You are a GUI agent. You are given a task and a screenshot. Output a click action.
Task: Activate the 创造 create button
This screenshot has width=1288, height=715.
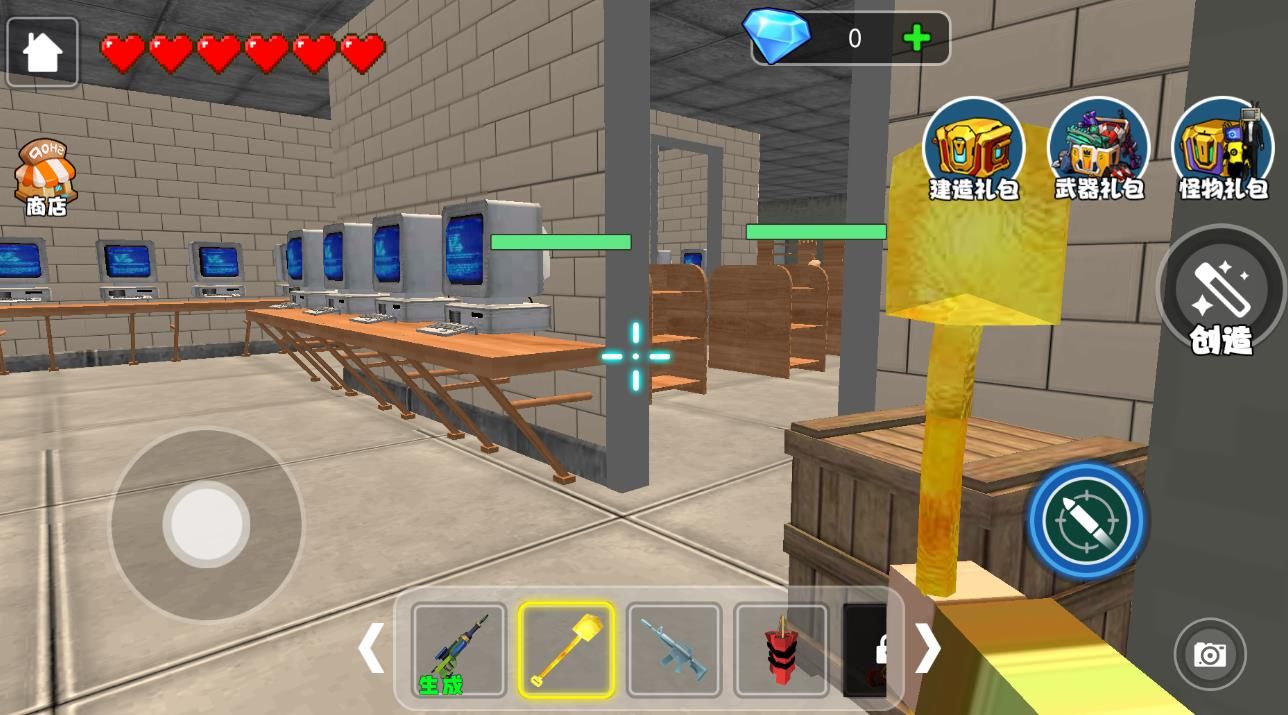coord(1221,292)
